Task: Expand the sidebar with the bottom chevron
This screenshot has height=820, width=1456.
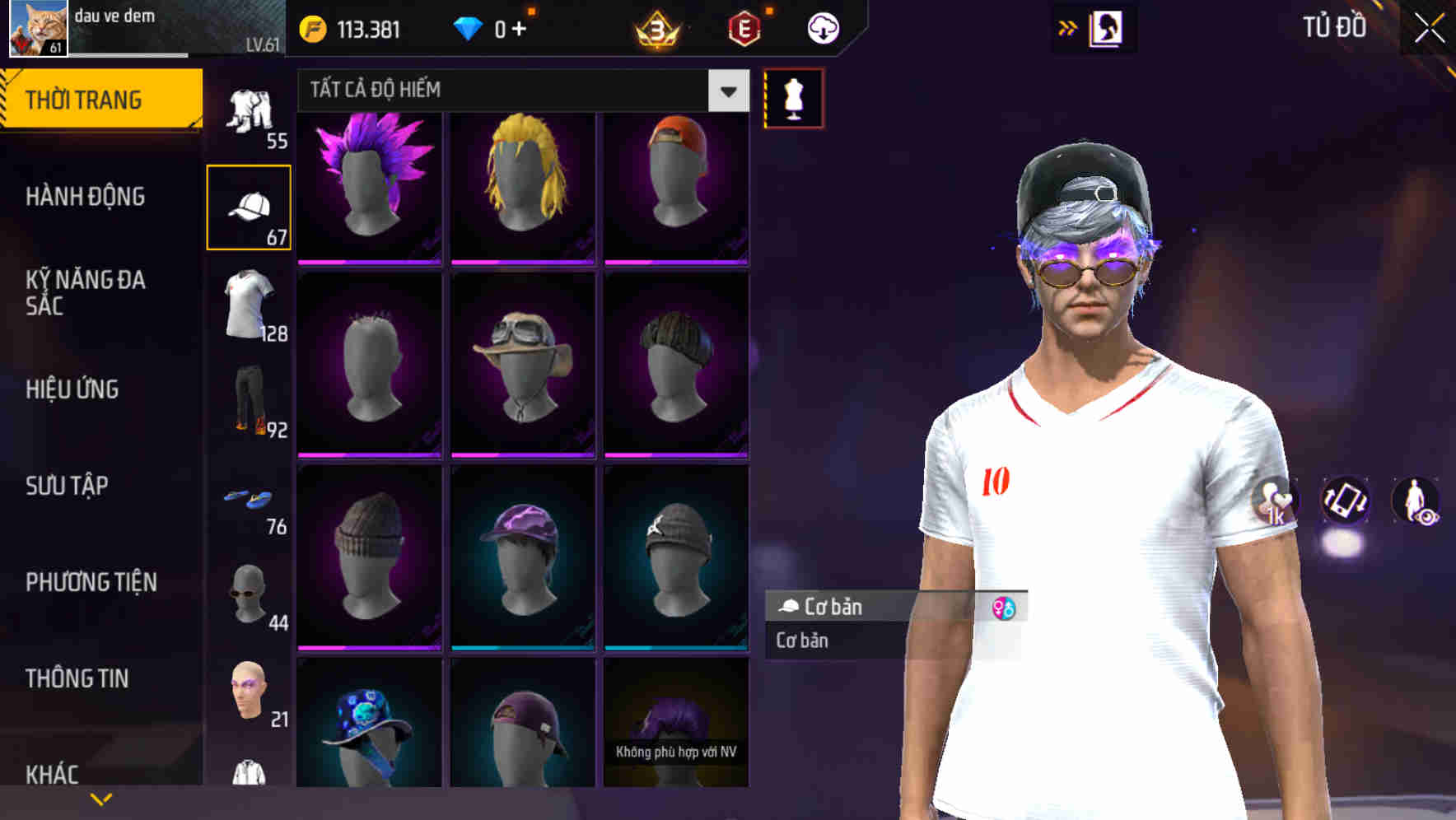Action: (101, 797)
